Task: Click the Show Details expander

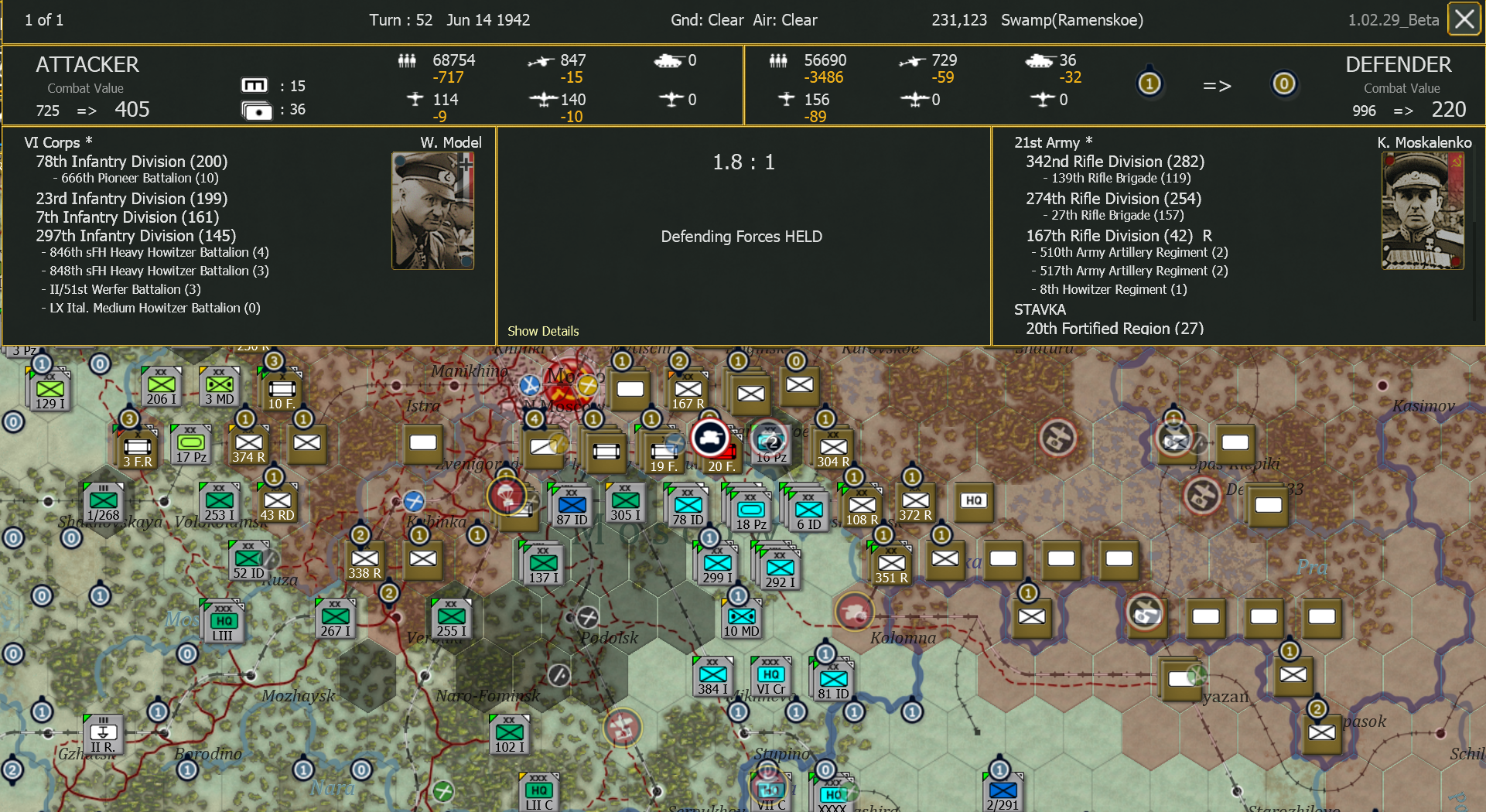Action: [543, 331]
